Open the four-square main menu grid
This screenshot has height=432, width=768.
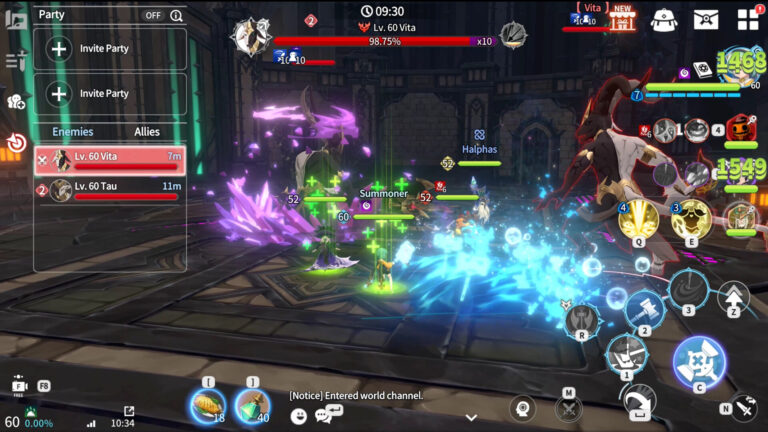click(x=748, y=19)
